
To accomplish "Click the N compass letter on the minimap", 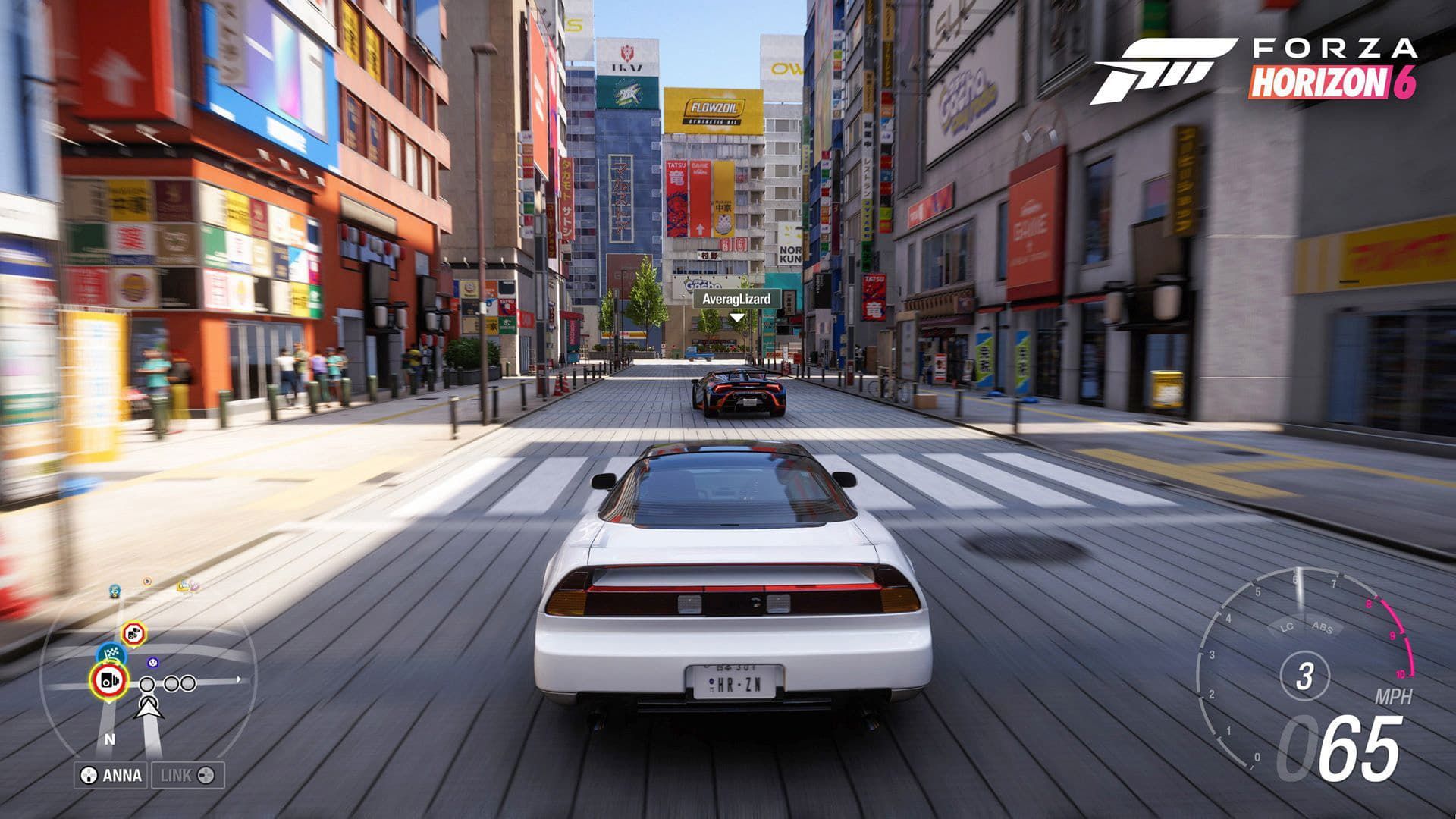I will tap(110, 739).
